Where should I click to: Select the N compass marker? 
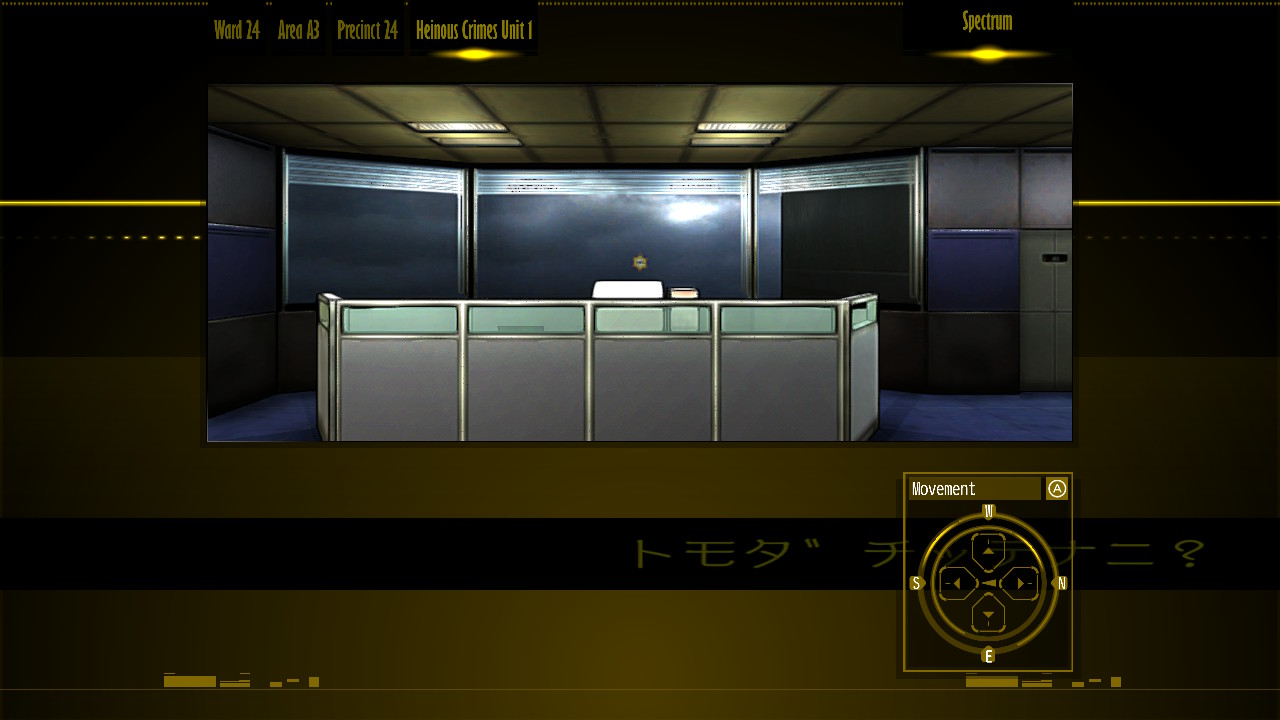(x=1060, y=583)
